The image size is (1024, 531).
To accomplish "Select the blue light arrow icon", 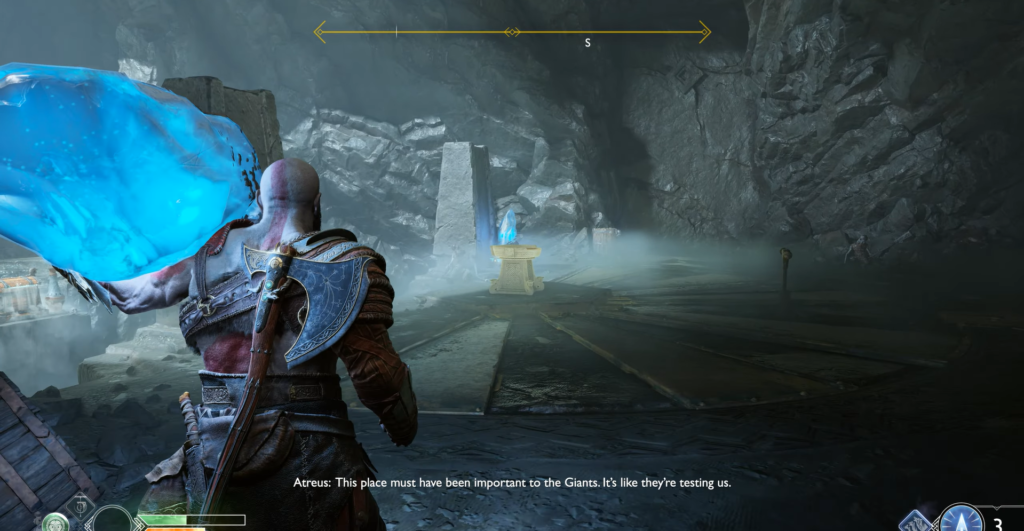I will point(960,521).
